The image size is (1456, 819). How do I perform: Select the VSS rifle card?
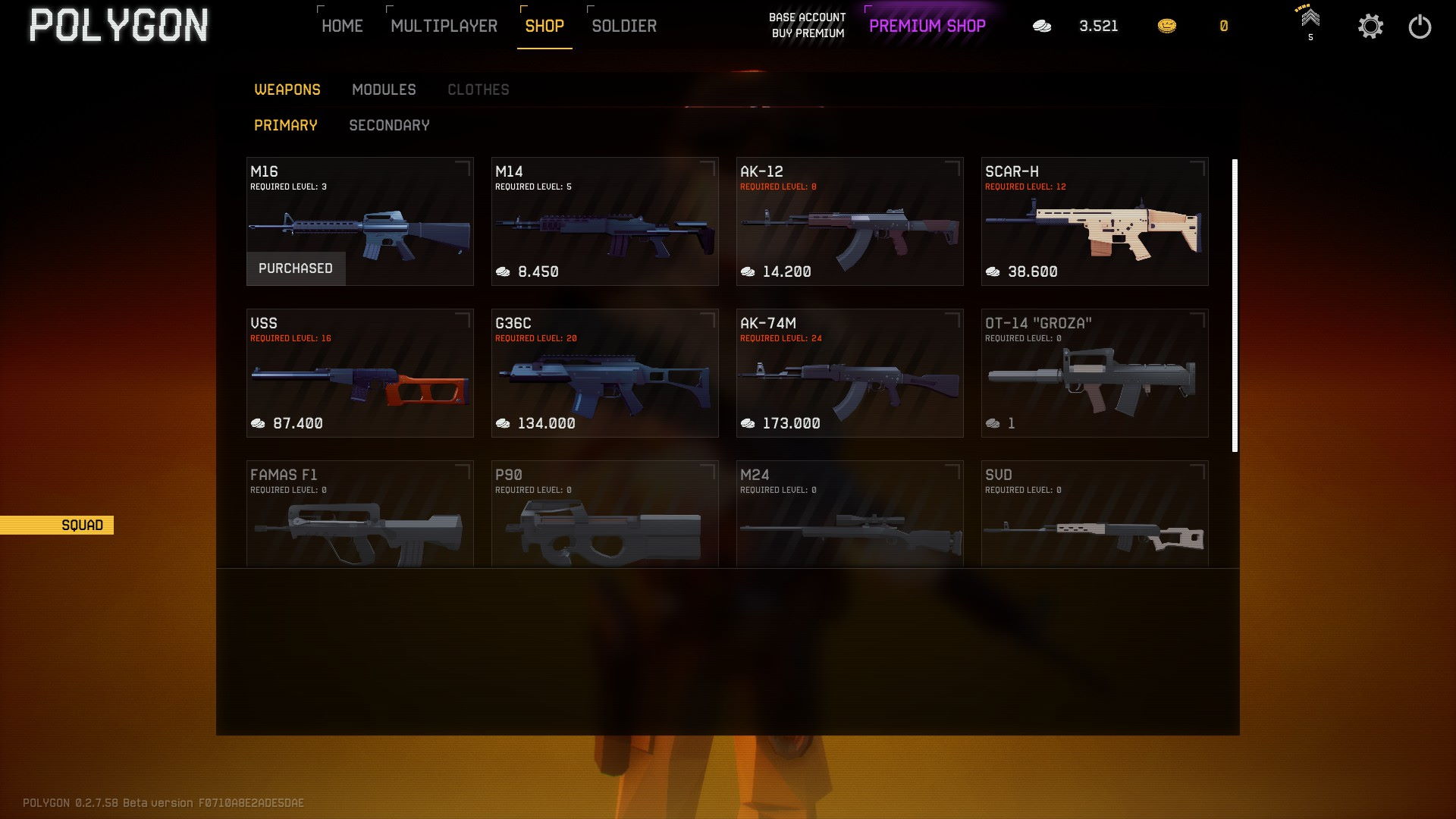[x=359, y=373]
